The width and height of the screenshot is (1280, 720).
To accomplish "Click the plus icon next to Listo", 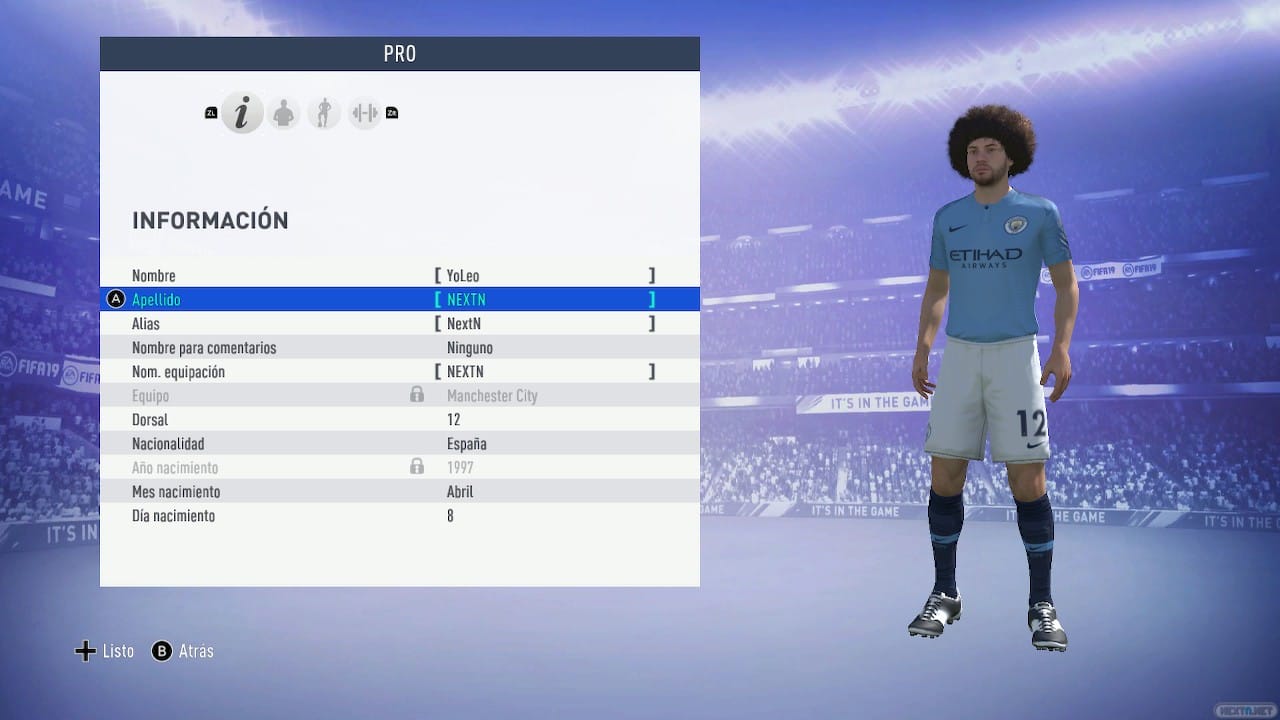I will coord(85,651).
